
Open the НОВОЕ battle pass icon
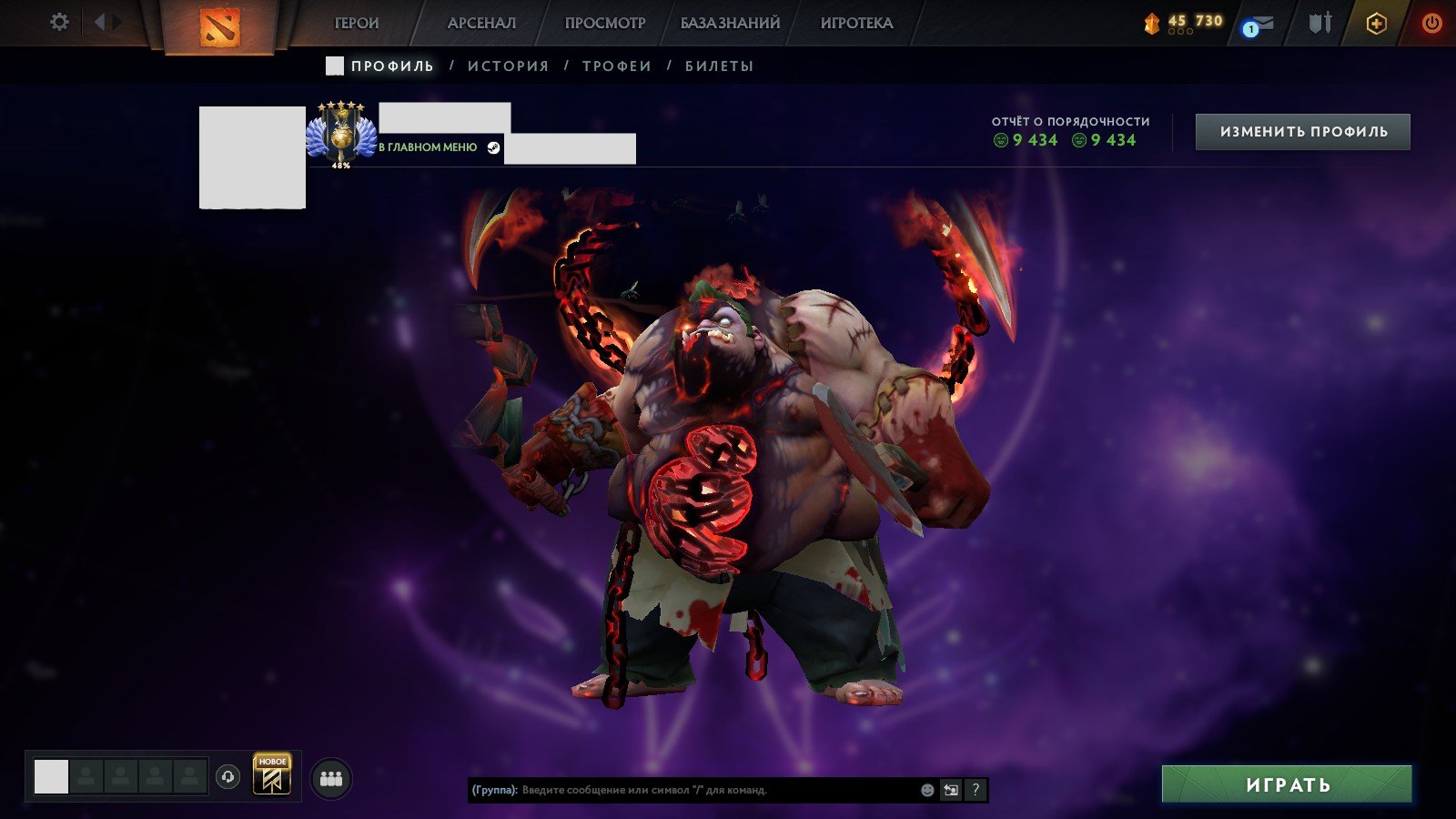click(x=270, y=776)
